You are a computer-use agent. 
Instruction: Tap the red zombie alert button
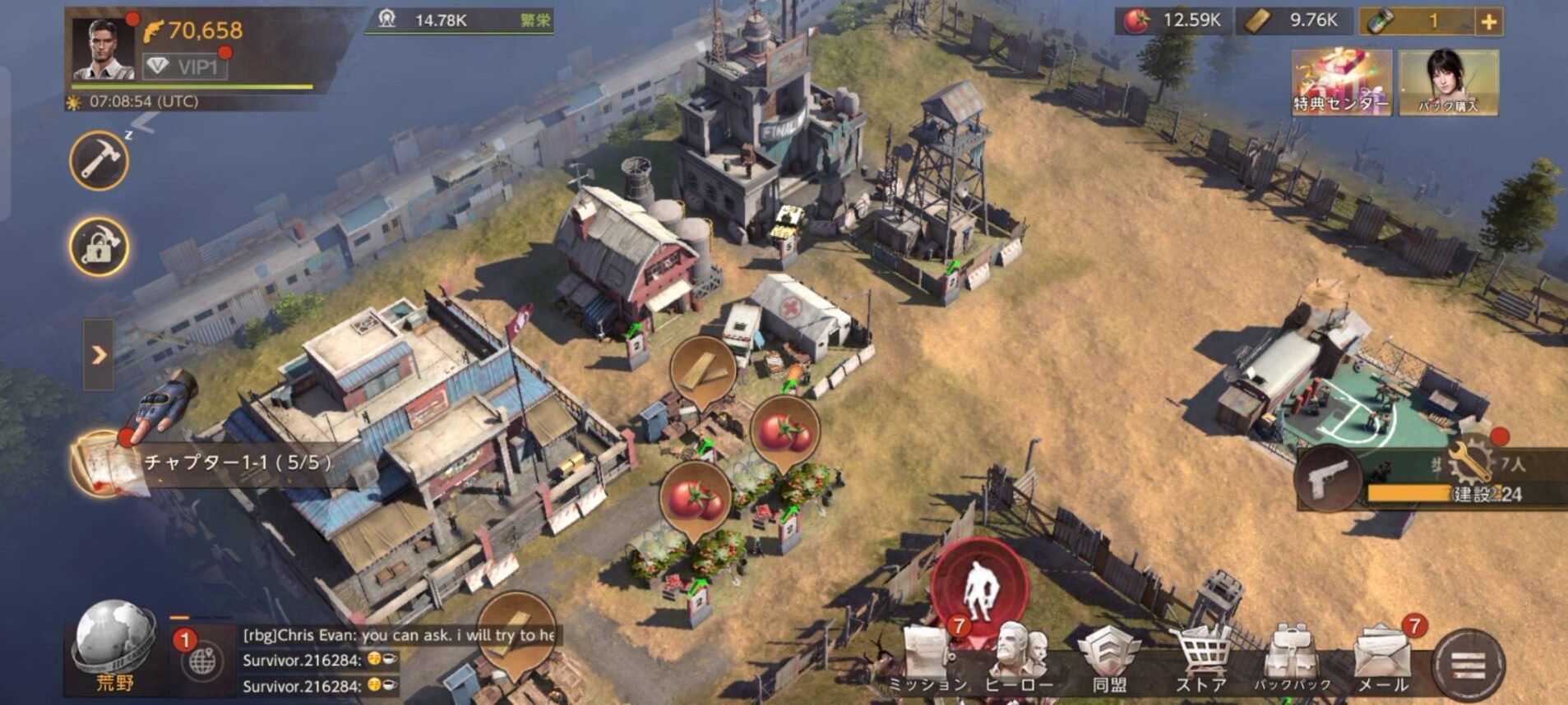[979, 587]
